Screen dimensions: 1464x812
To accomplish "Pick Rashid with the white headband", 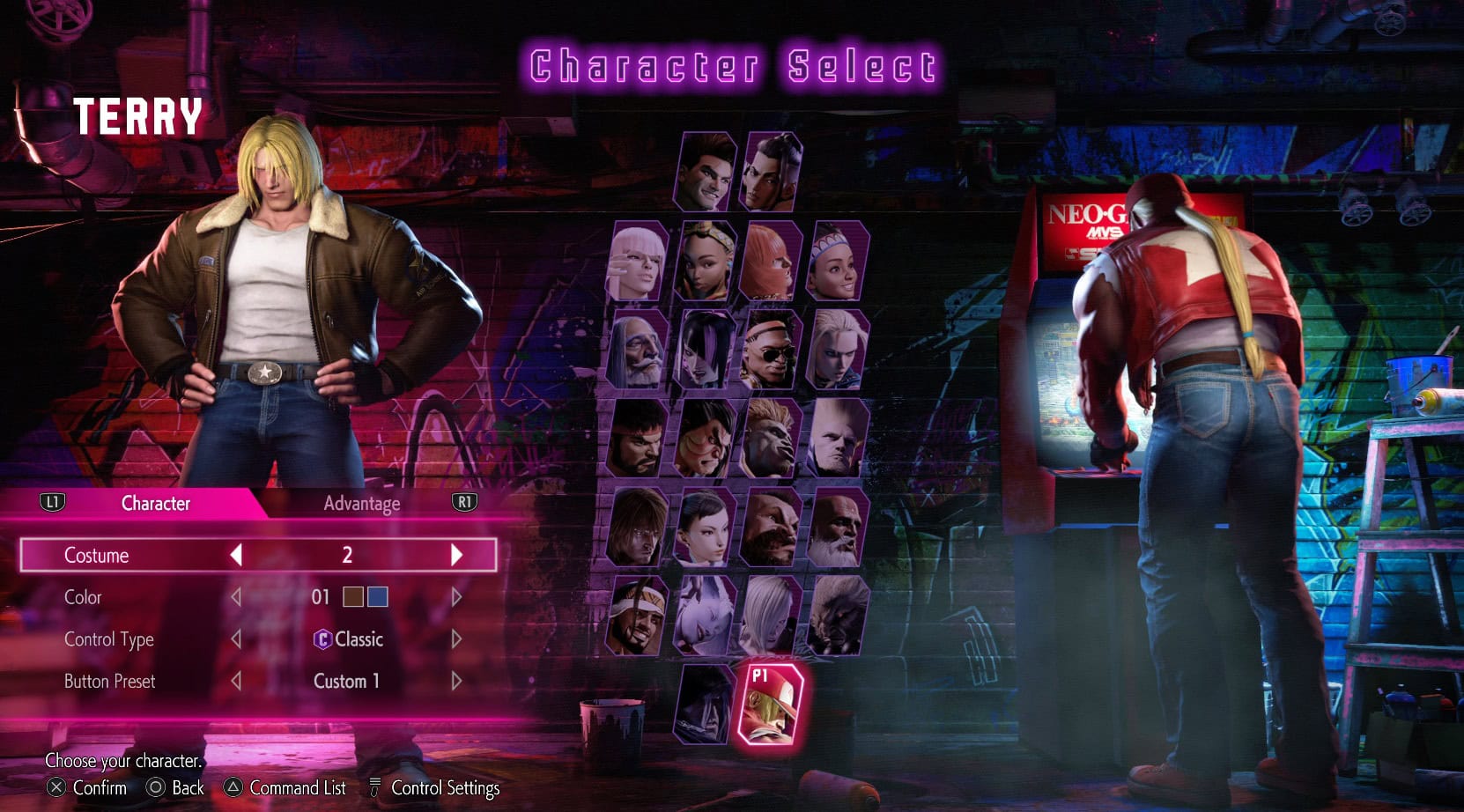I will pyautogui.click(x=637, y=616).
